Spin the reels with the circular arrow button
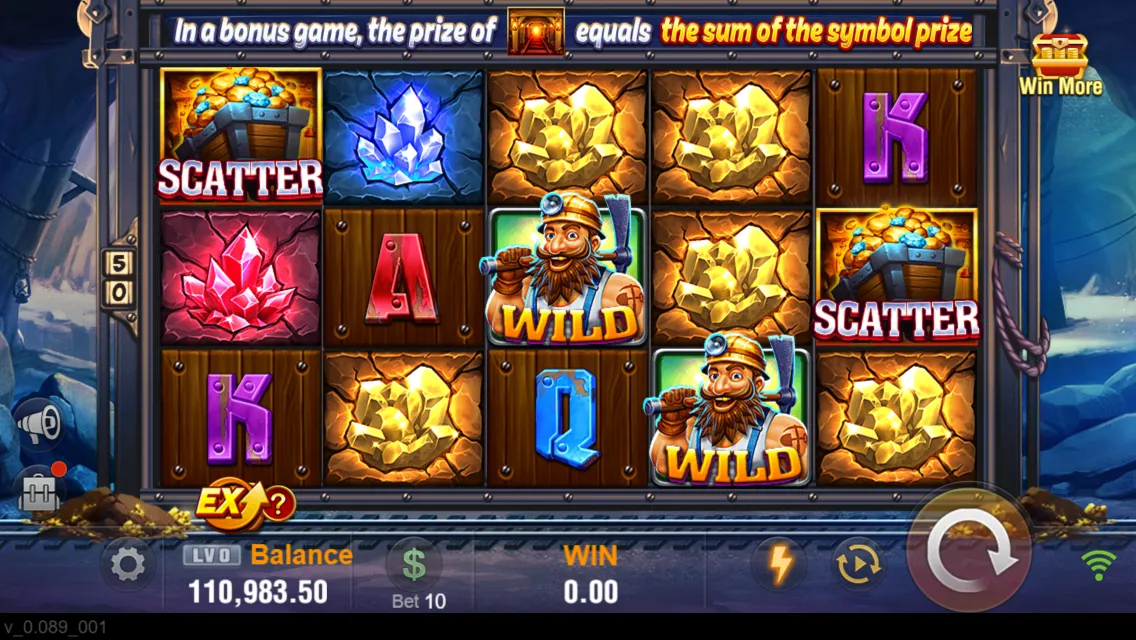This screenshot has width=1136, height=640. click(968, 556)
